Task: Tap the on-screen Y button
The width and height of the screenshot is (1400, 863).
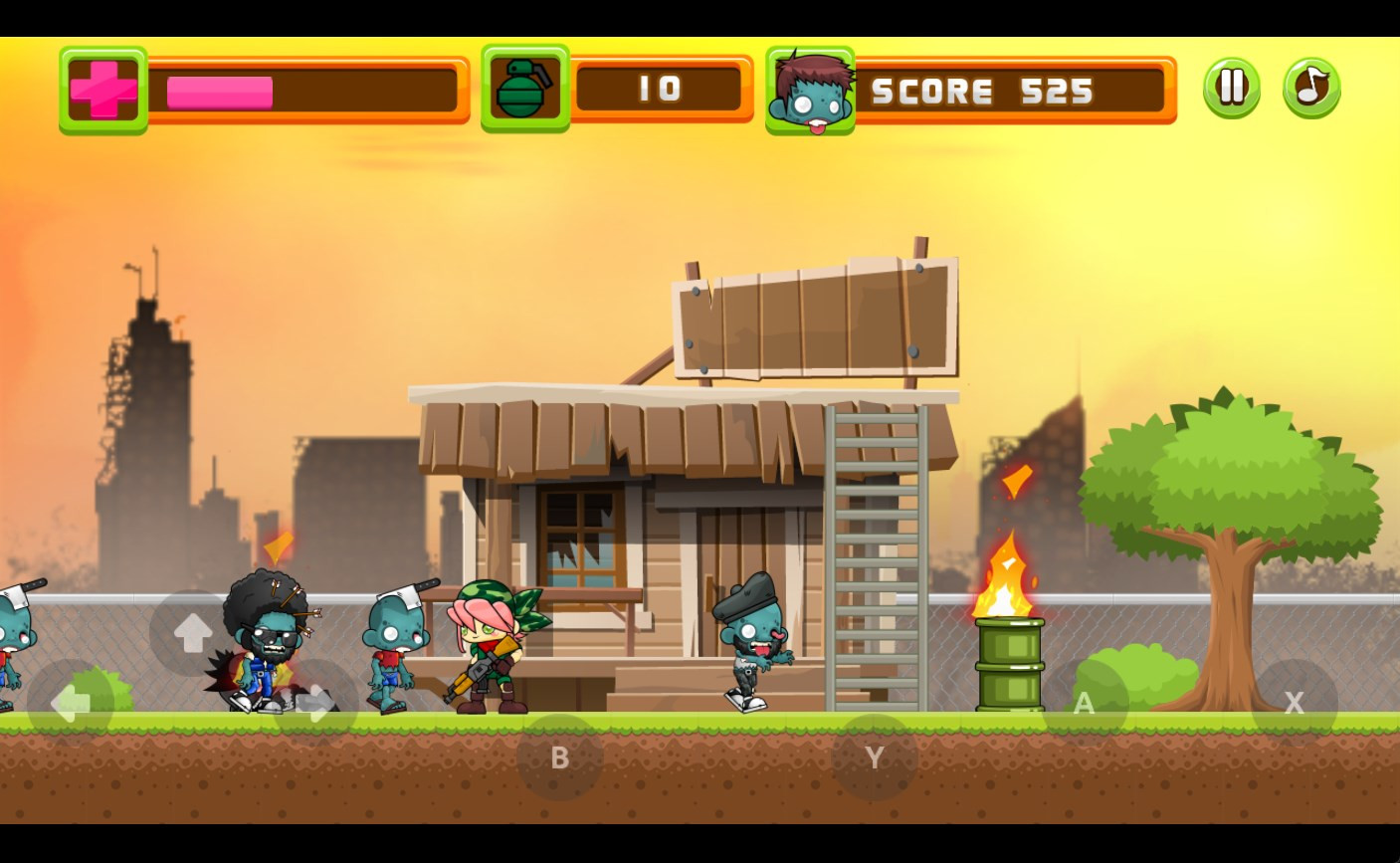Action: pos(875,757)
